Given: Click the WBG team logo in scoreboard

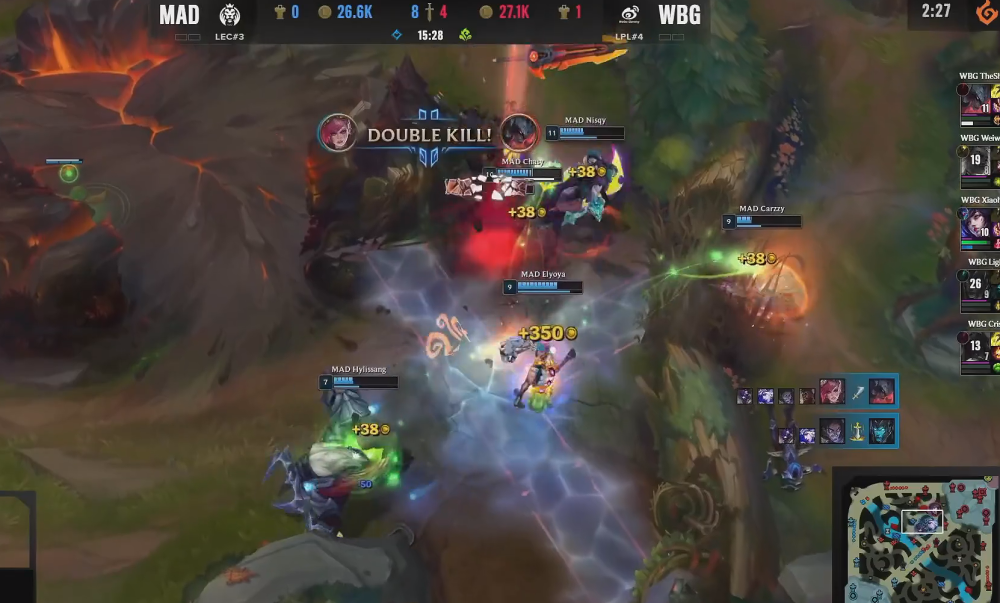Looking at the screenshot, I should point(630,15).
